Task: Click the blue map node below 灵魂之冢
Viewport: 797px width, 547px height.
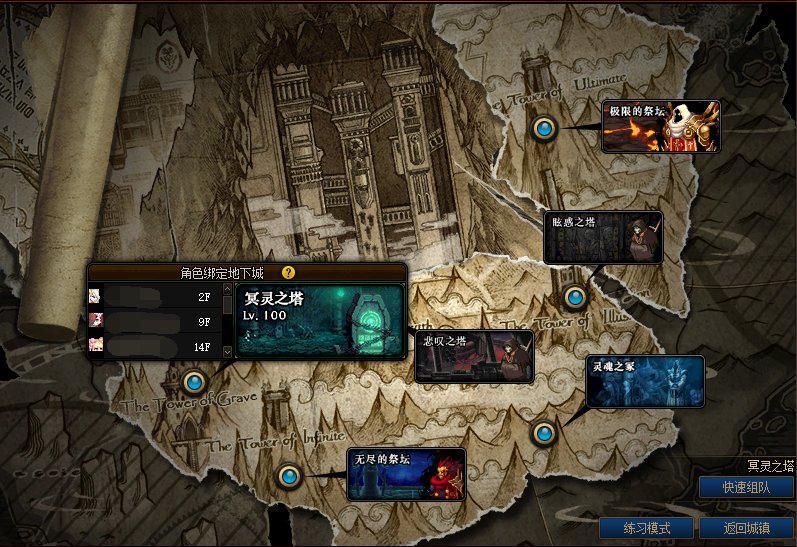Action: point(543,432)
